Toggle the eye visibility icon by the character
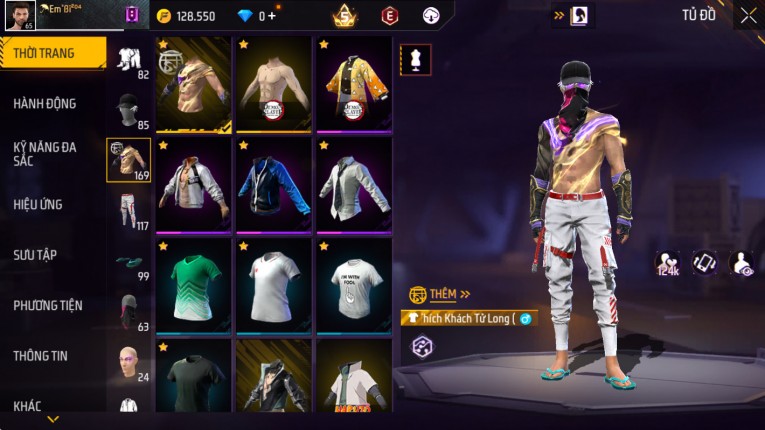This screenshot has height=430, width=765. click(742, 263)
